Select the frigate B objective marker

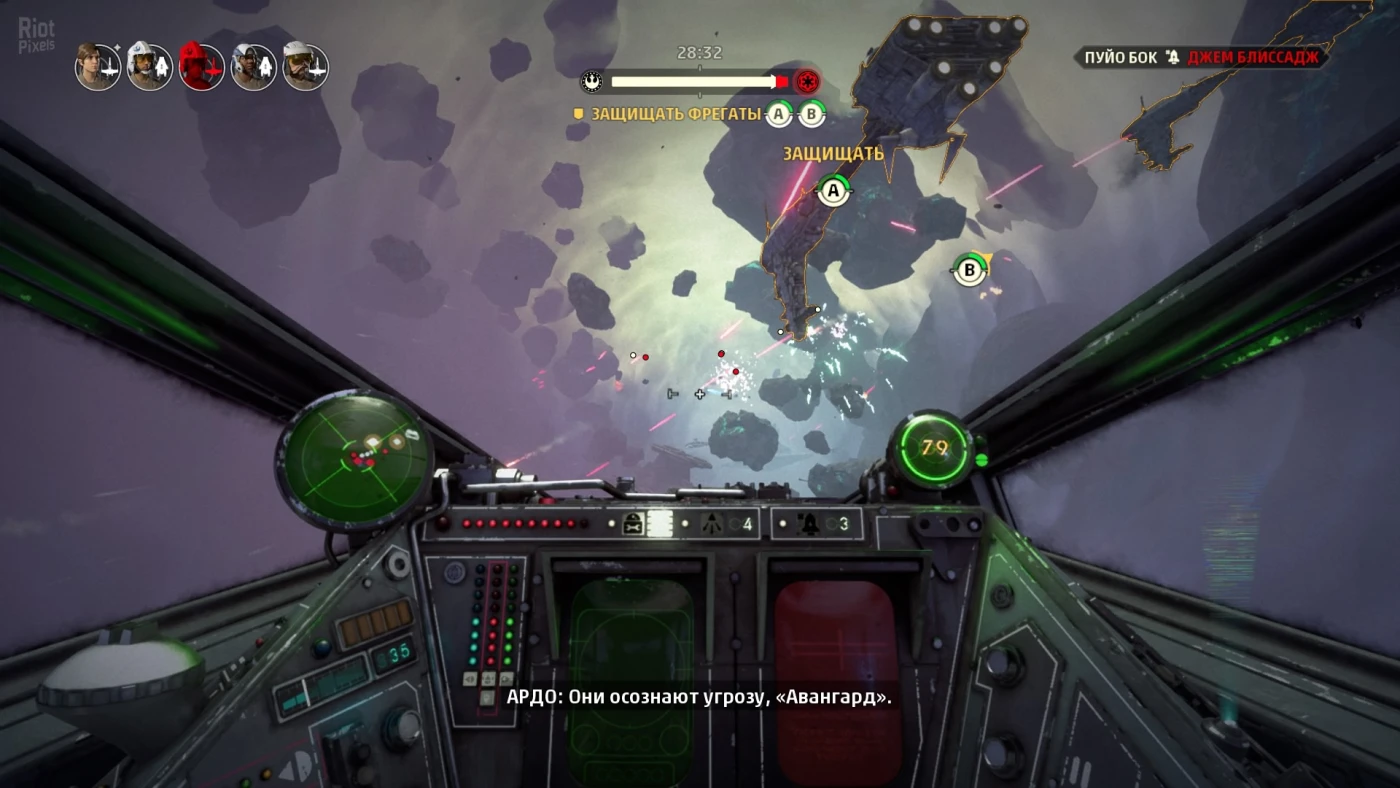coord(968,269)
